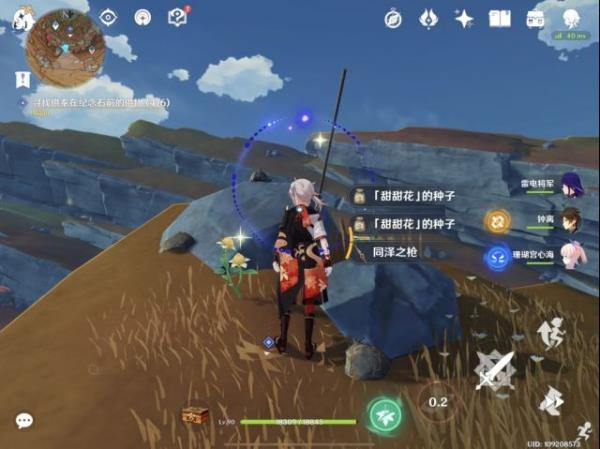Switch to party member 钟离

point(571,220)
